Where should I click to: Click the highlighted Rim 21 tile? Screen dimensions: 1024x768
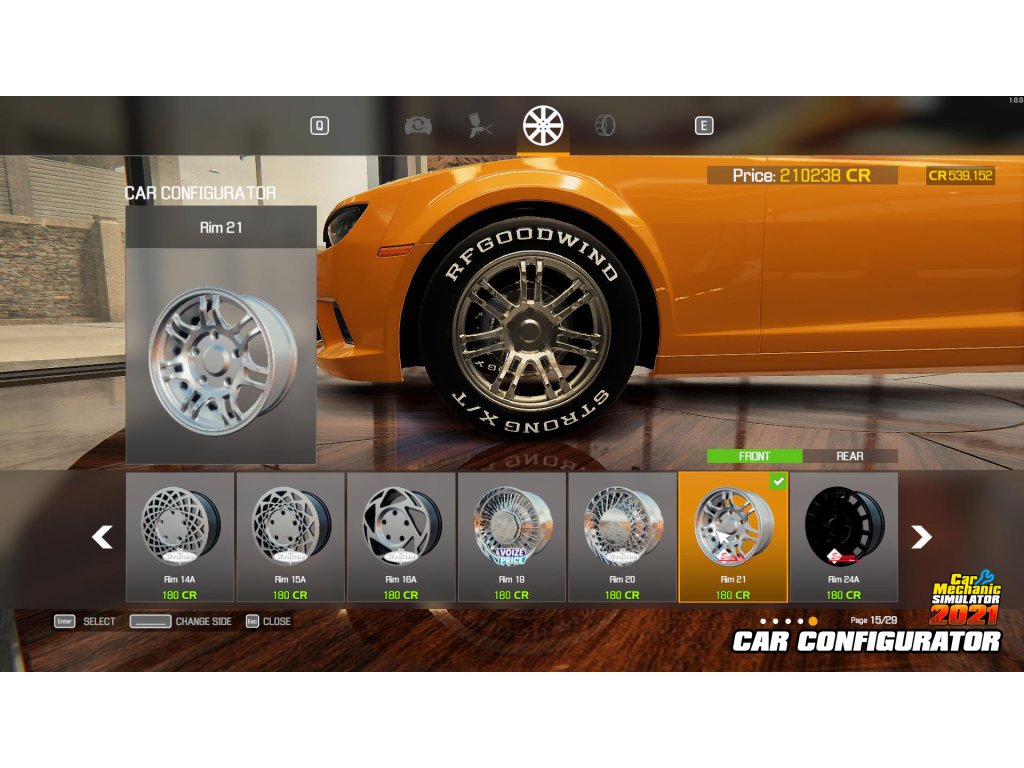pos(733,537)
